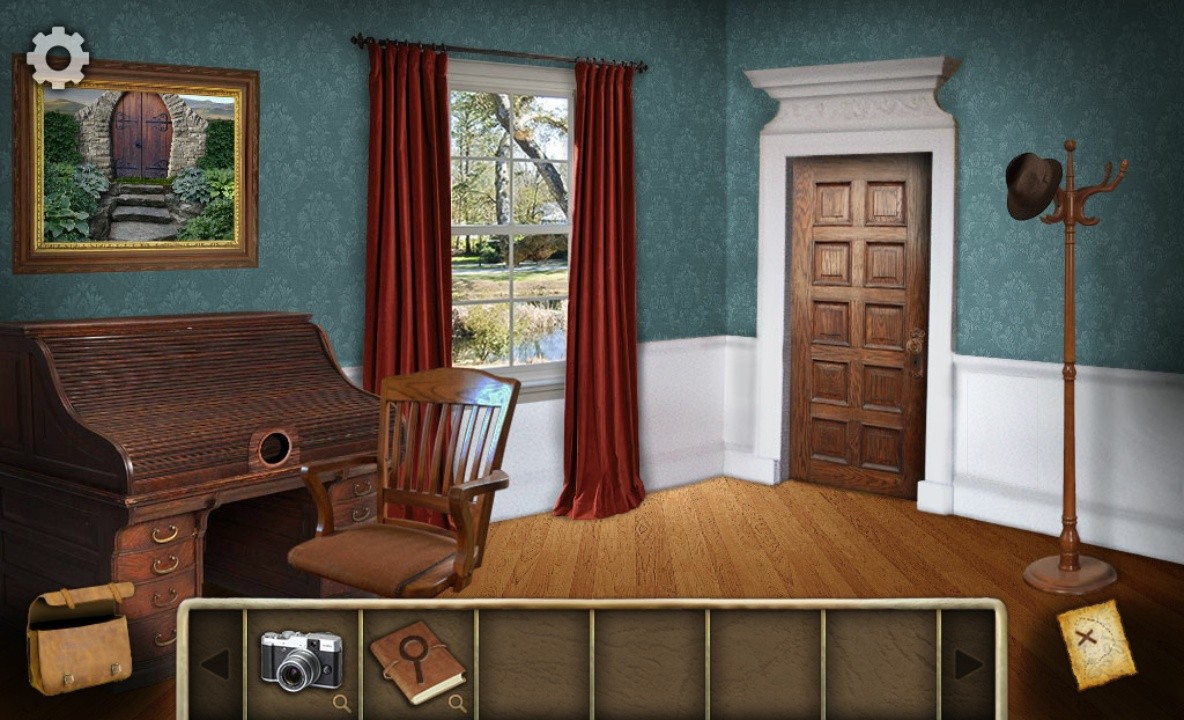Open the gear settings menu
The image size is (1184, 720).
point(57,57)
